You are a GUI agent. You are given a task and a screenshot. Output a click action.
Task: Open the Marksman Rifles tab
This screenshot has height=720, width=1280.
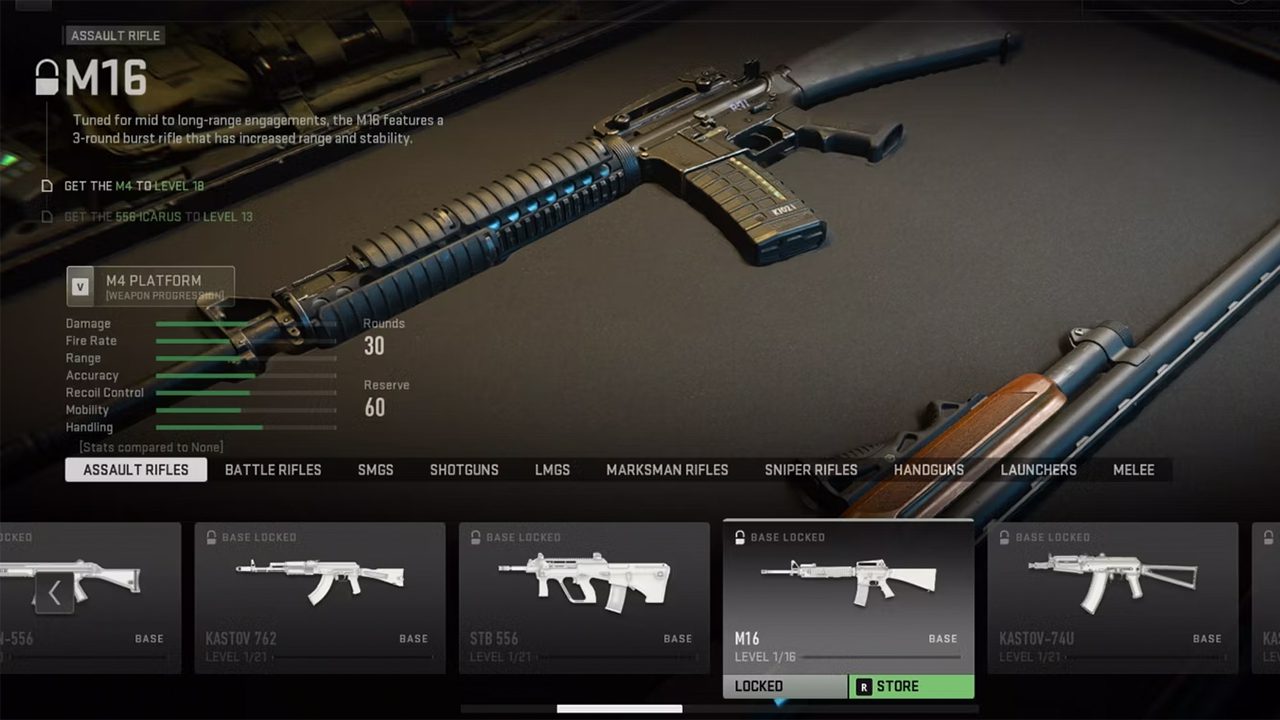(x=667, y=470)
